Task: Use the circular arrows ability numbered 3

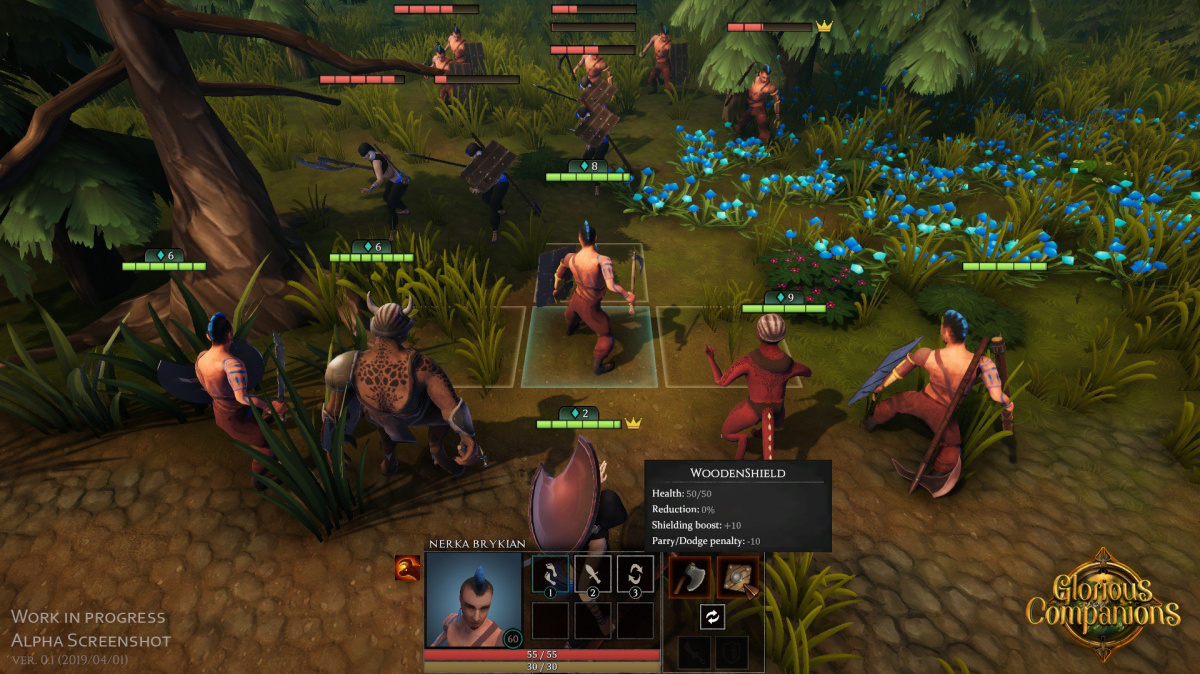Action: pos(635,576)
